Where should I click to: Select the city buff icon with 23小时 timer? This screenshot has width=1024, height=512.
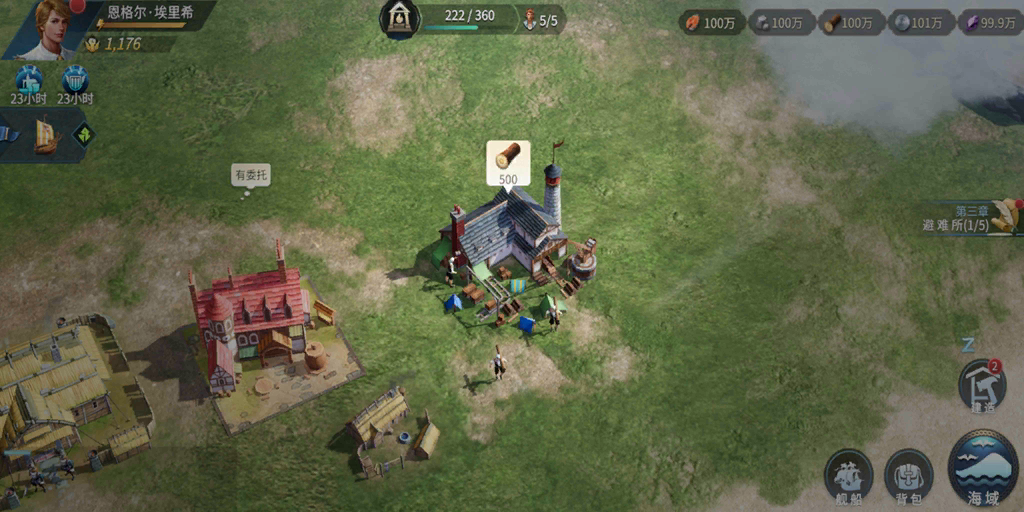(29, 82)
